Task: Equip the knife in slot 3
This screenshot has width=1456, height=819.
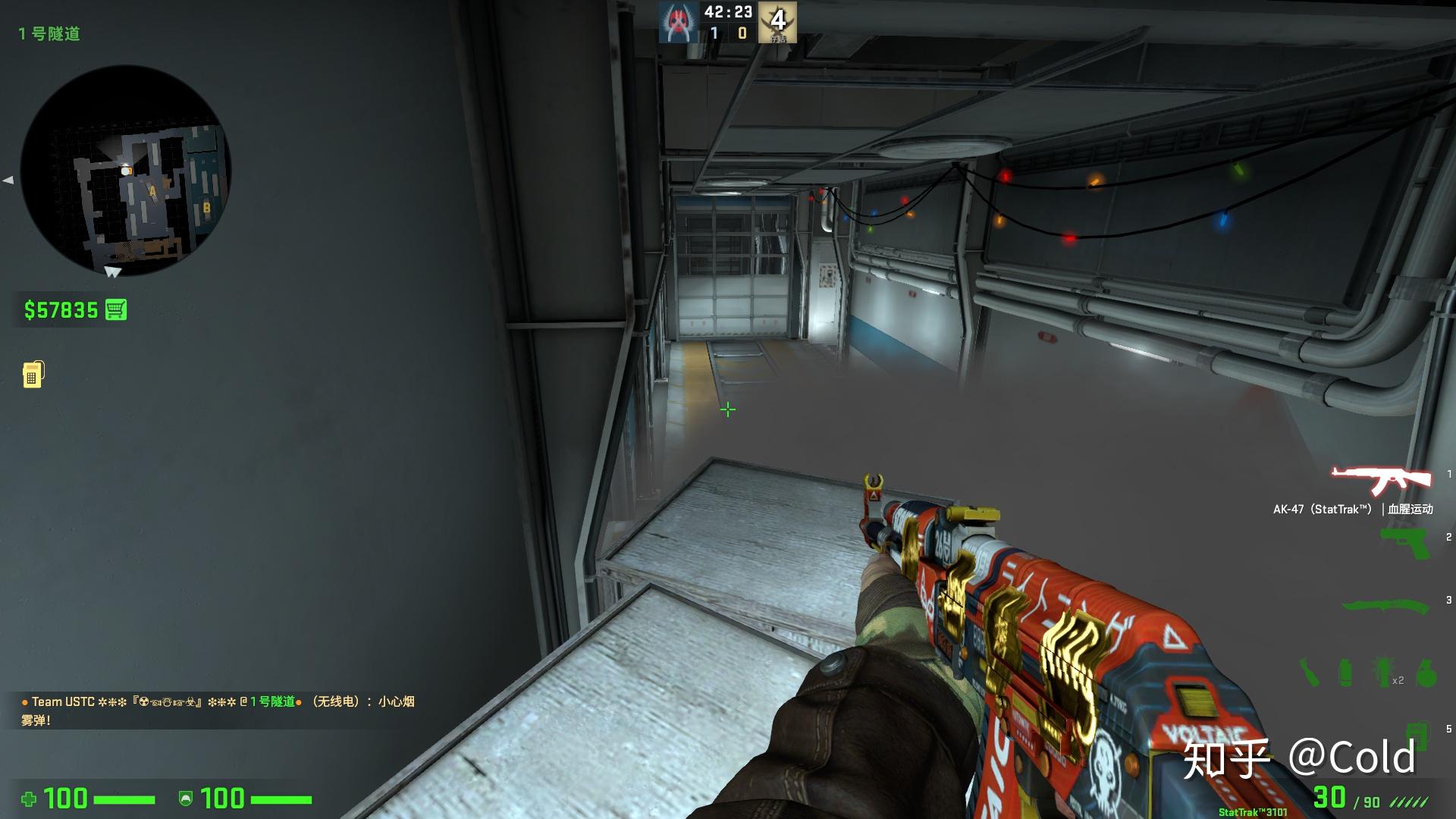Action: (1385, 607)
